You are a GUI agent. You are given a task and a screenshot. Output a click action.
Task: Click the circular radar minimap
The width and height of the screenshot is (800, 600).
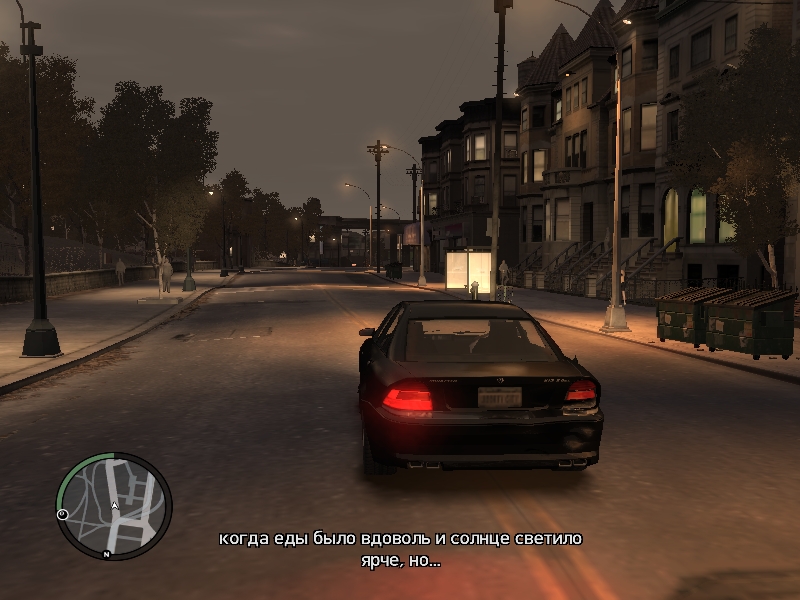click(x=114, y=506)
